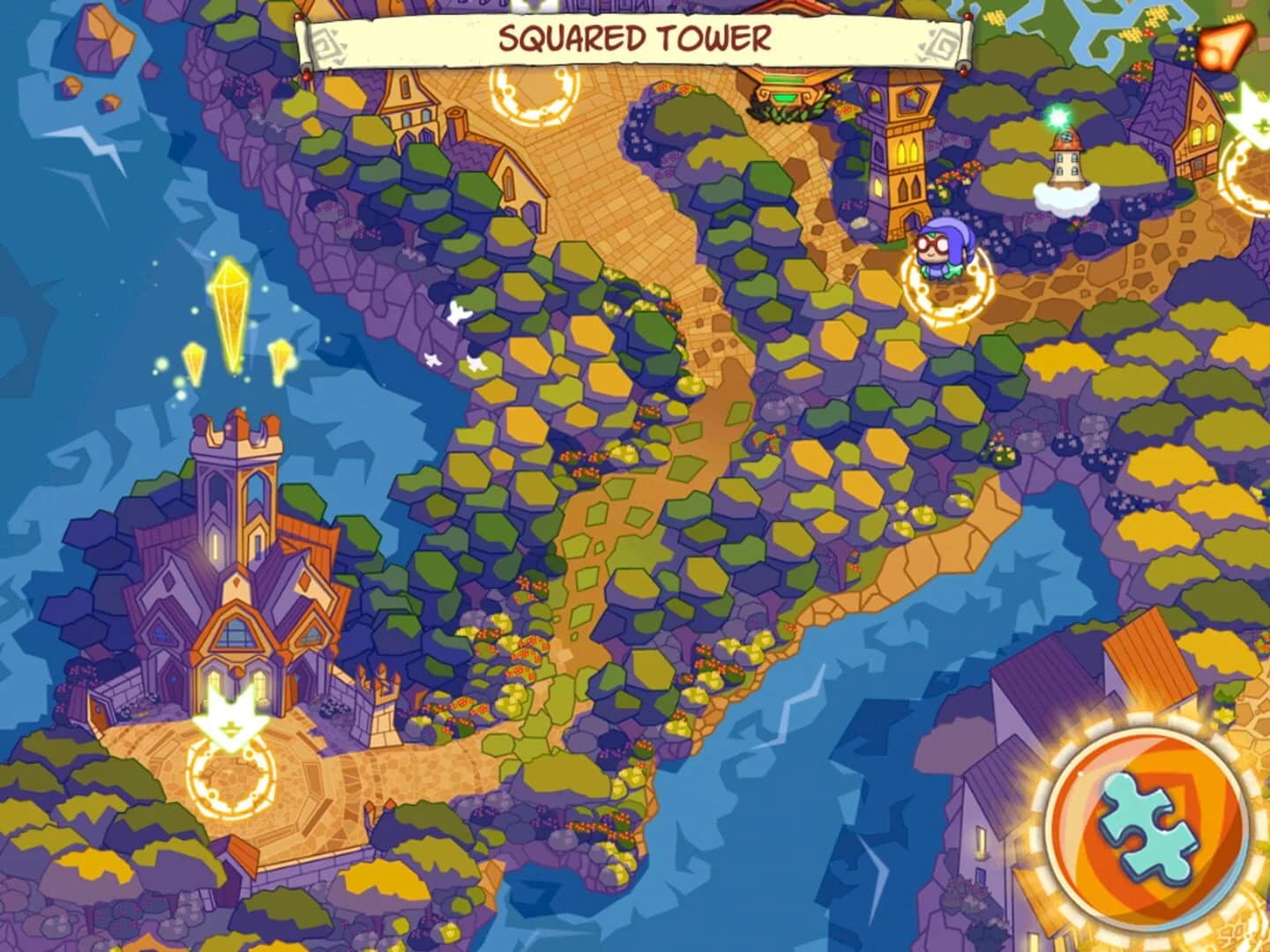Click the floating lighthouse on the cloud
Screen dimensions: 1270x952
[x=1065, y=167]
